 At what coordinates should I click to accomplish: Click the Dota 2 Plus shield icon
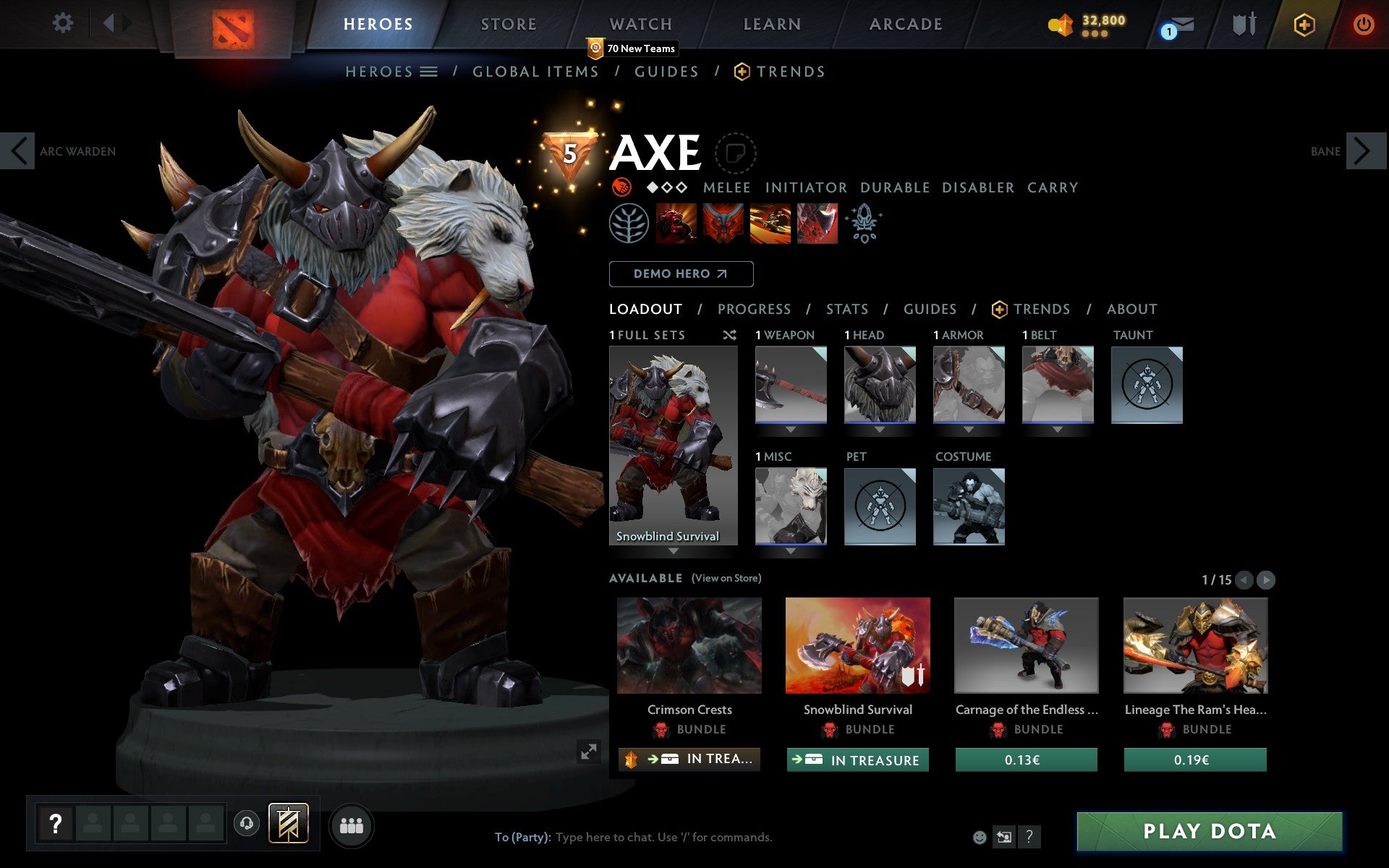pyautogui.click(x=1303, y=24)
